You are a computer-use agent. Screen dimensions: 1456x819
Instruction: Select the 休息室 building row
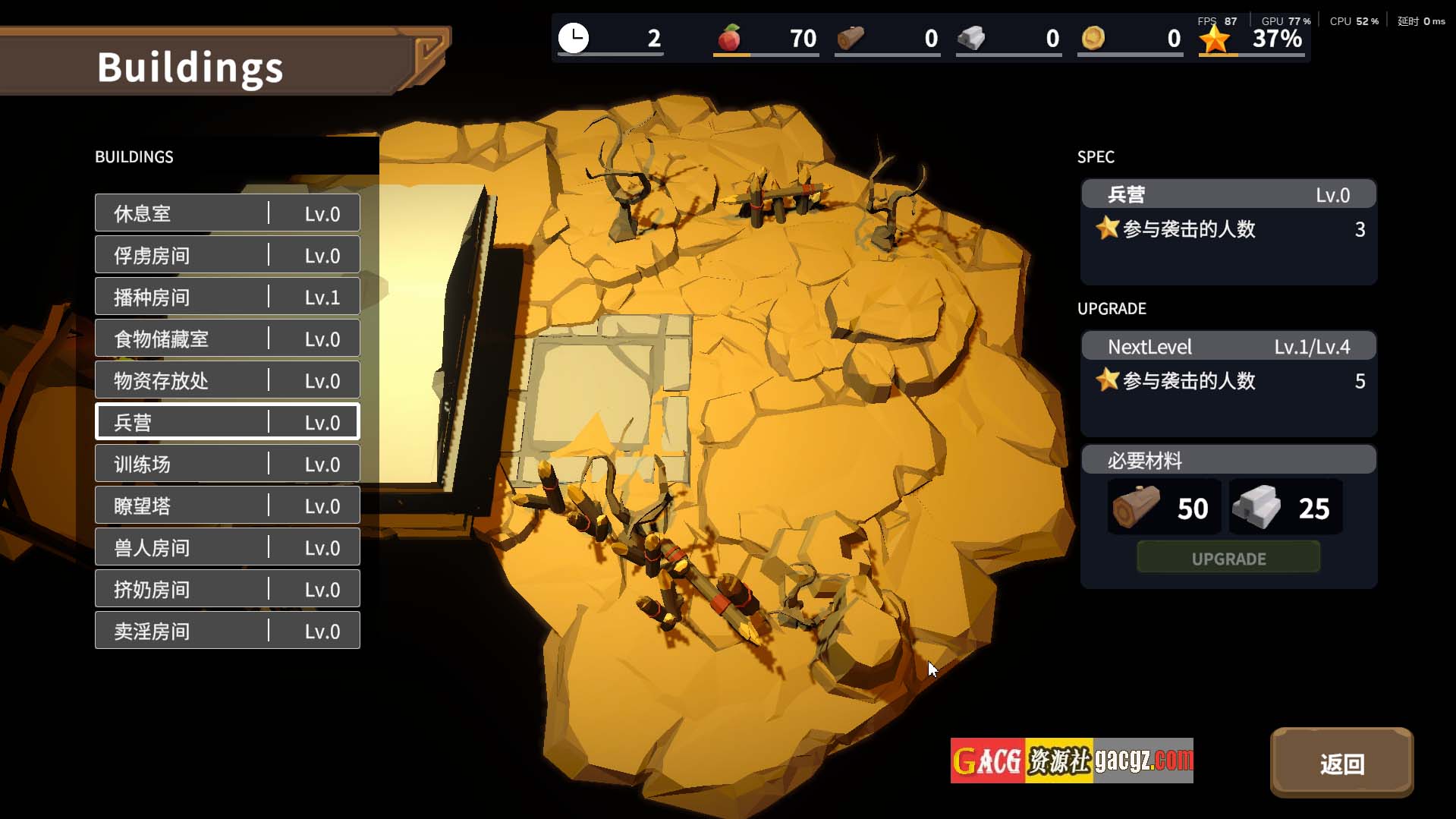[x=227, y=213]
